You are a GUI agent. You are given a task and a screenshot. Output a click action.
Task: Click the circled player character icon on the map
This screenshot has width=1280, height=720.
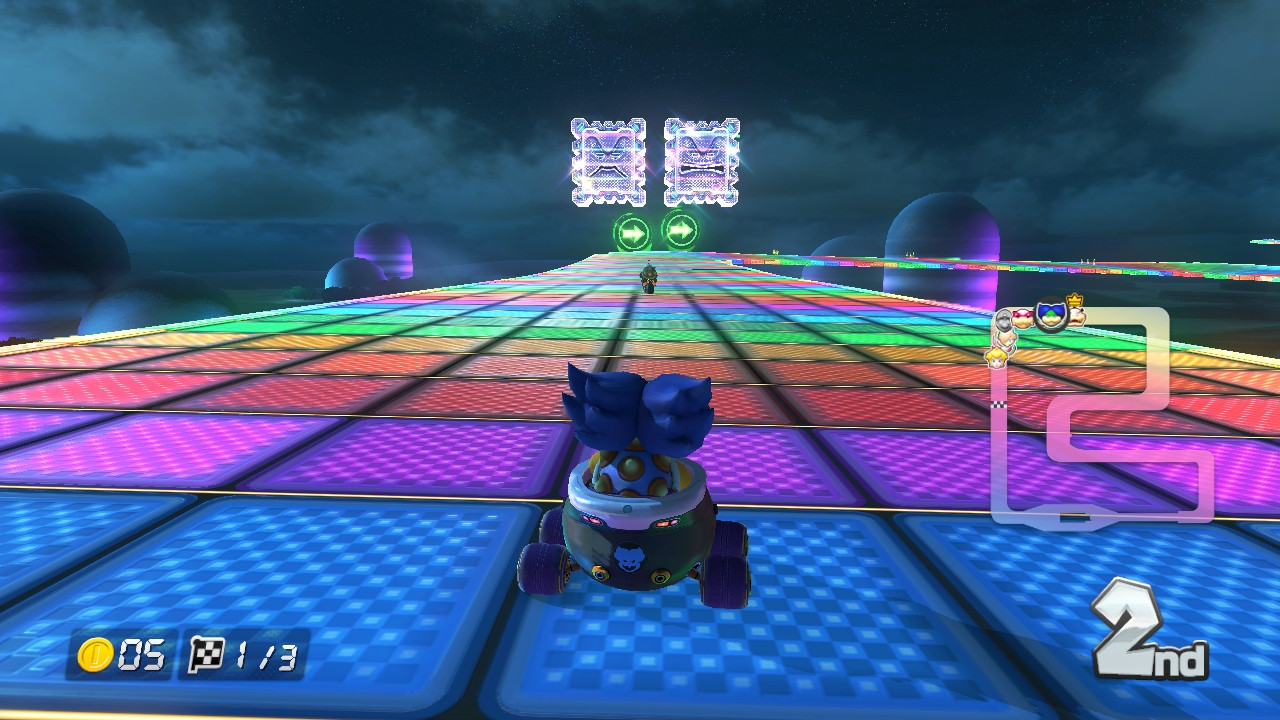(x=1051, y=317)
